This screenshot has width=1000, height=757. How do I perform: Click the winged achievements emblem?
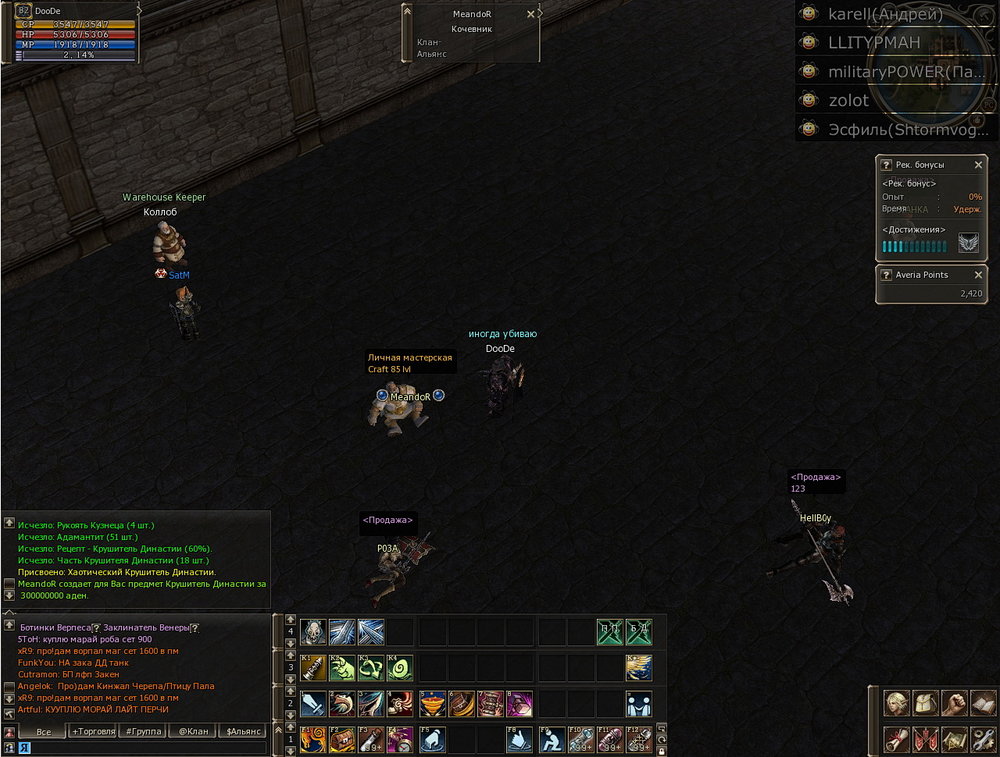pyautogui.click(x=967, y=243)
